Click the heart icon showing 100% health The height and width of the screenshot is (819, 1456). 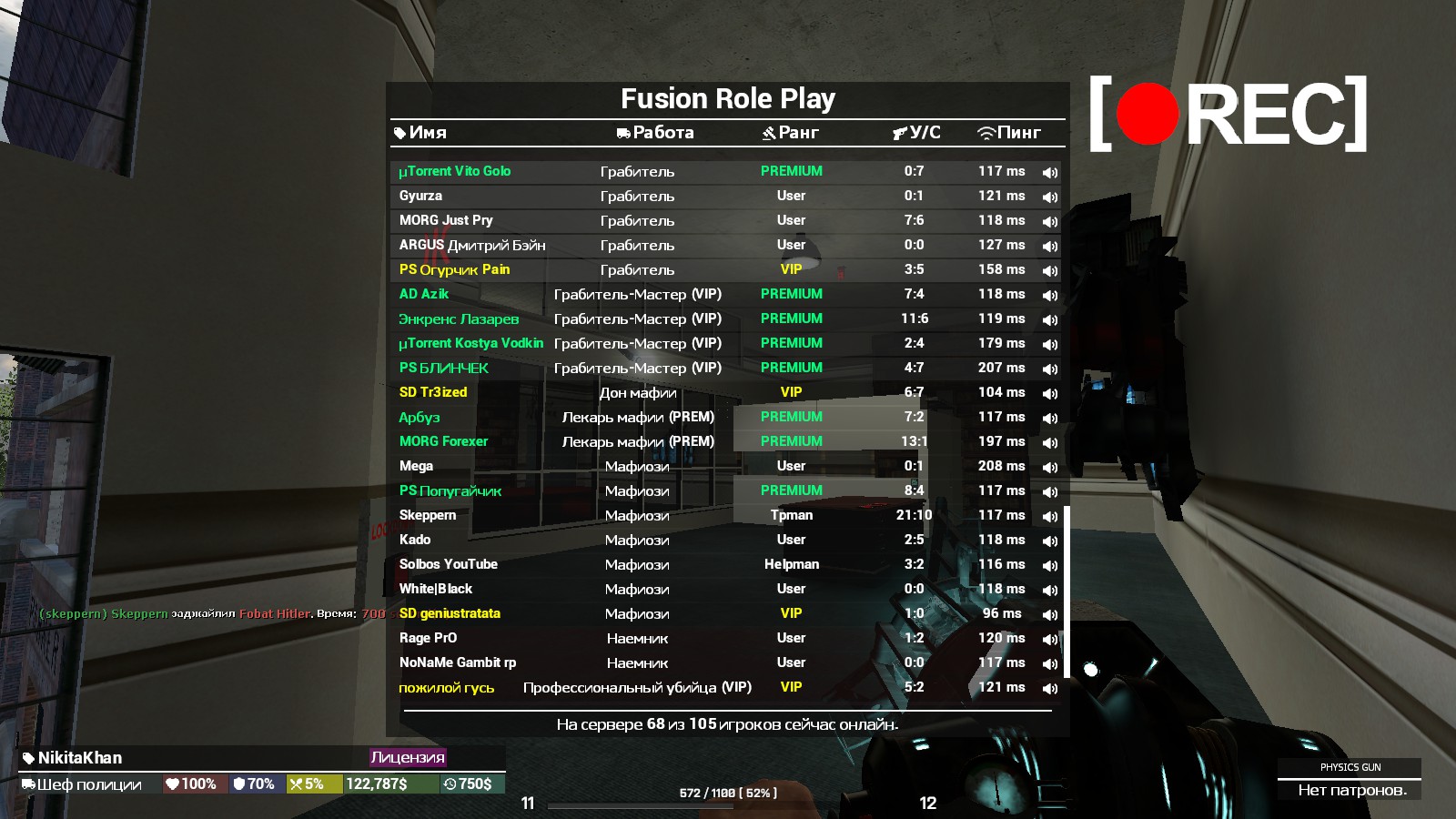tap(173, 783)
